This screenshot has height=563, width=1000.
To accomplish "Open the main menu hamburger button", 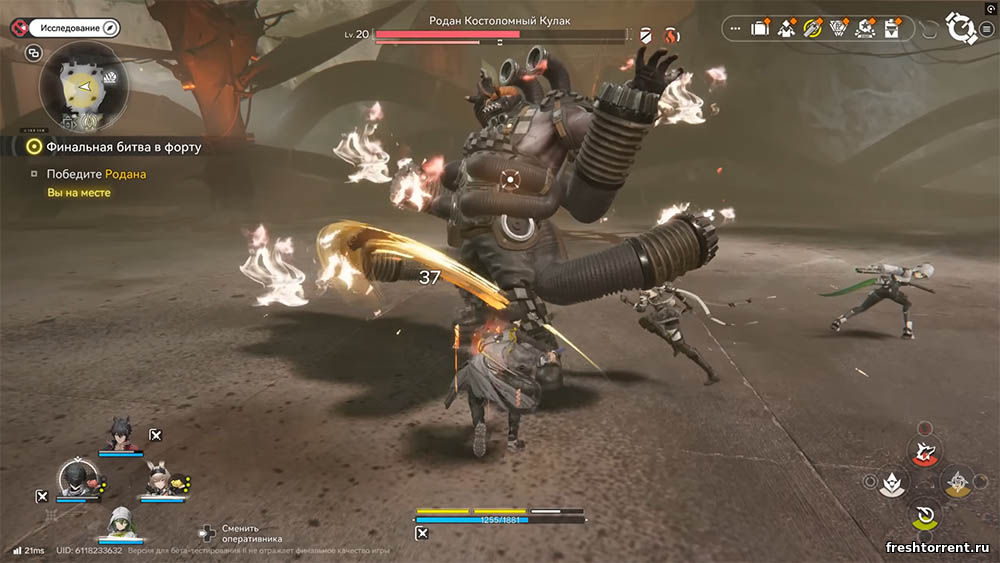I will pyautogui.click(x=986, y=29).
